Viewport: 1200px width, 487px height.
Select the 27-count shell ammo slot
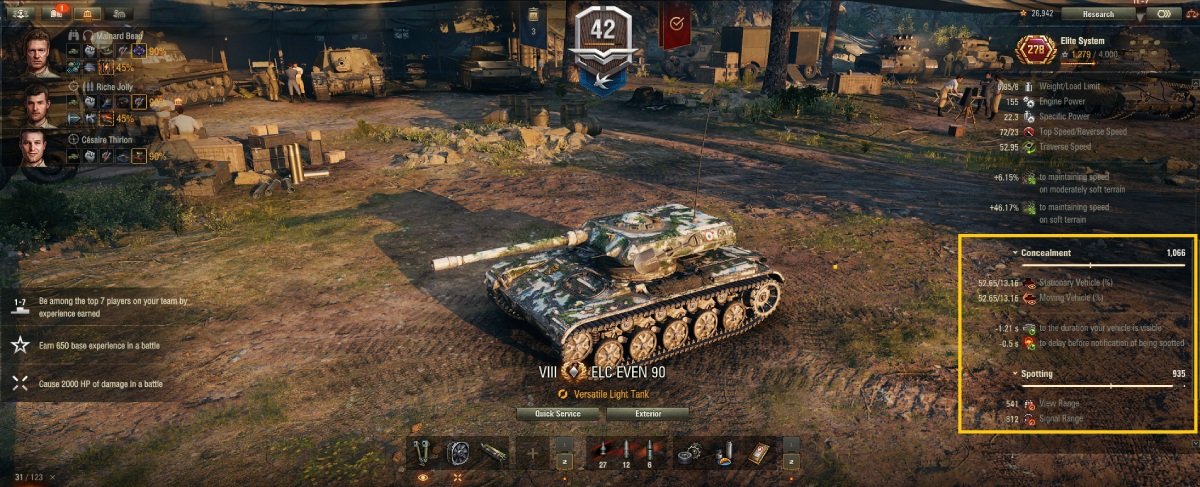[x=603, y=454]
